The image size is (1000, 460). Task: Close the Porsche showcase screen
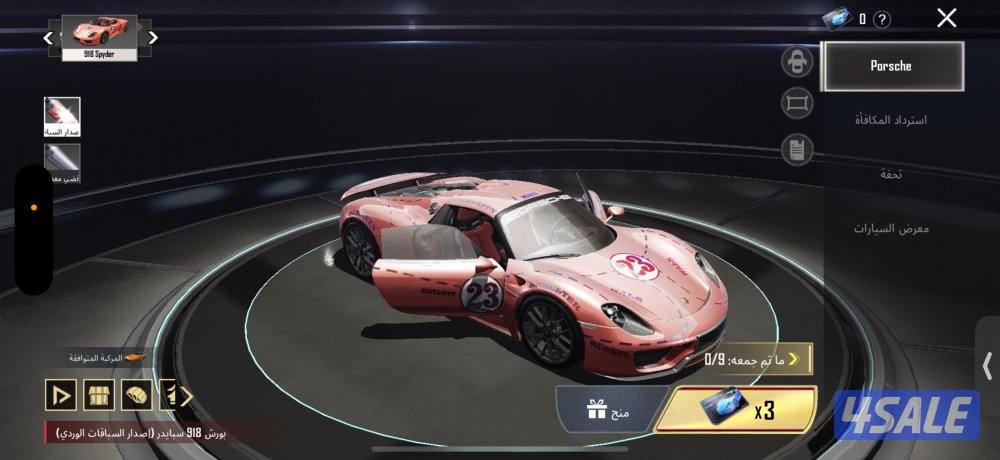[x=946, y=17]
